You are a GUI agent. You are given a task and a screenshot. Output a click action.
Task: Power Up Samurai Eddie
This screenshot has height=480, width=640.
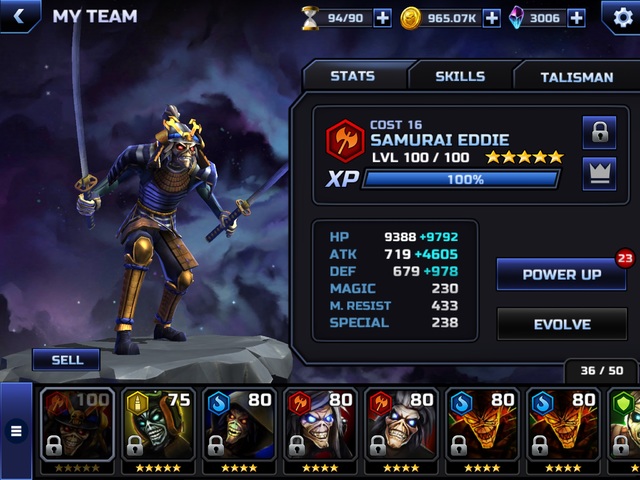tap(562, 274)
